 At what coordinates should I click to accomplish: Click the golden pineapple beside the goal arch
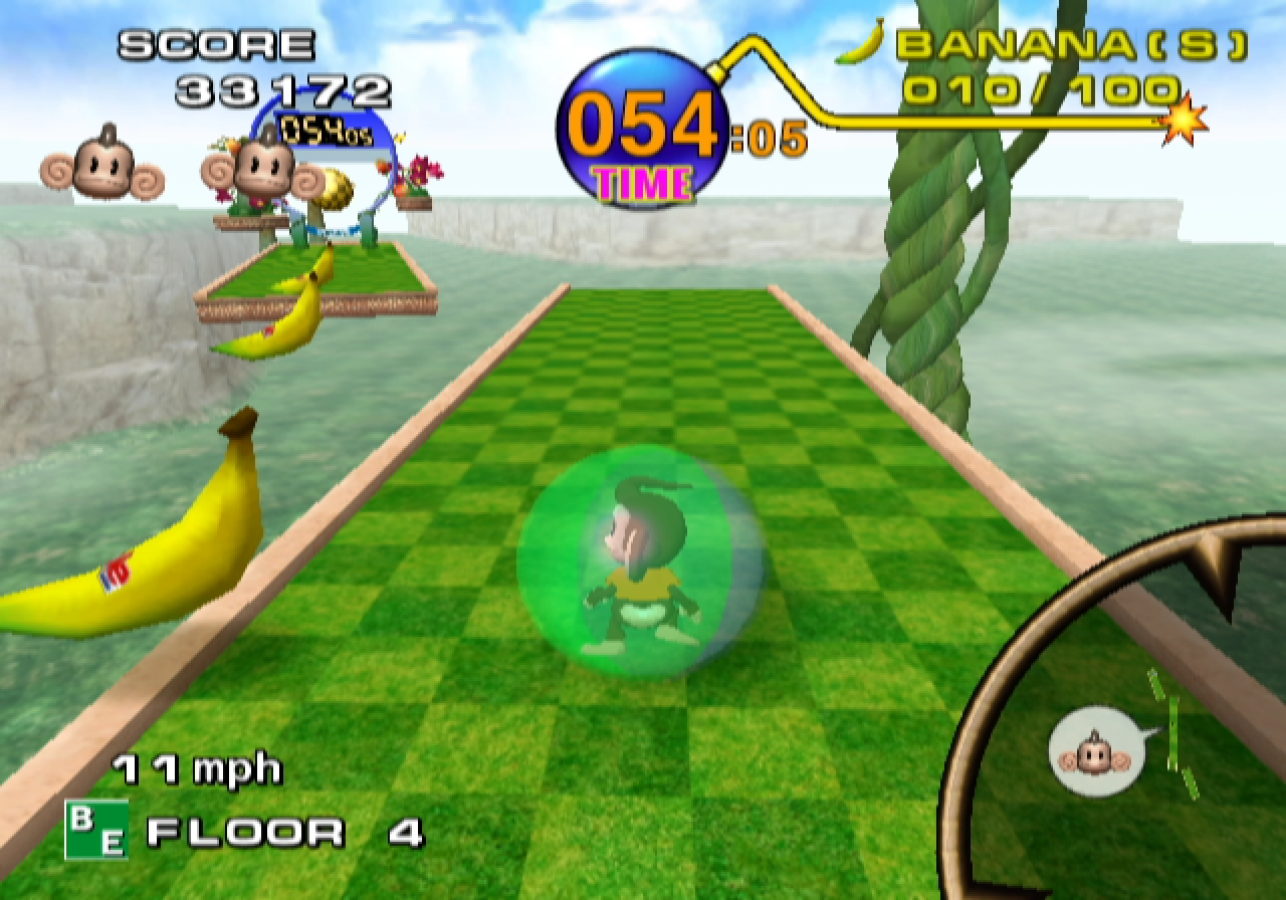click(x=337, y=190)
